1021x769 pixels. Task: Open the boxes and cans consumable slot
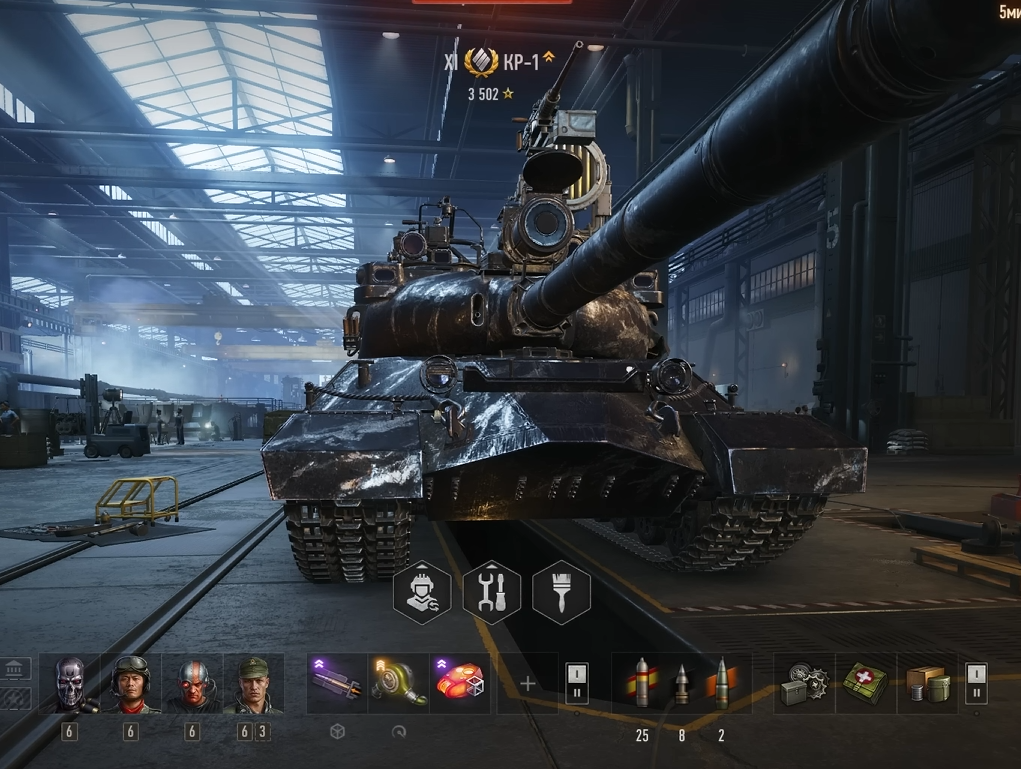pyautogui.click(x=927, y=684)
